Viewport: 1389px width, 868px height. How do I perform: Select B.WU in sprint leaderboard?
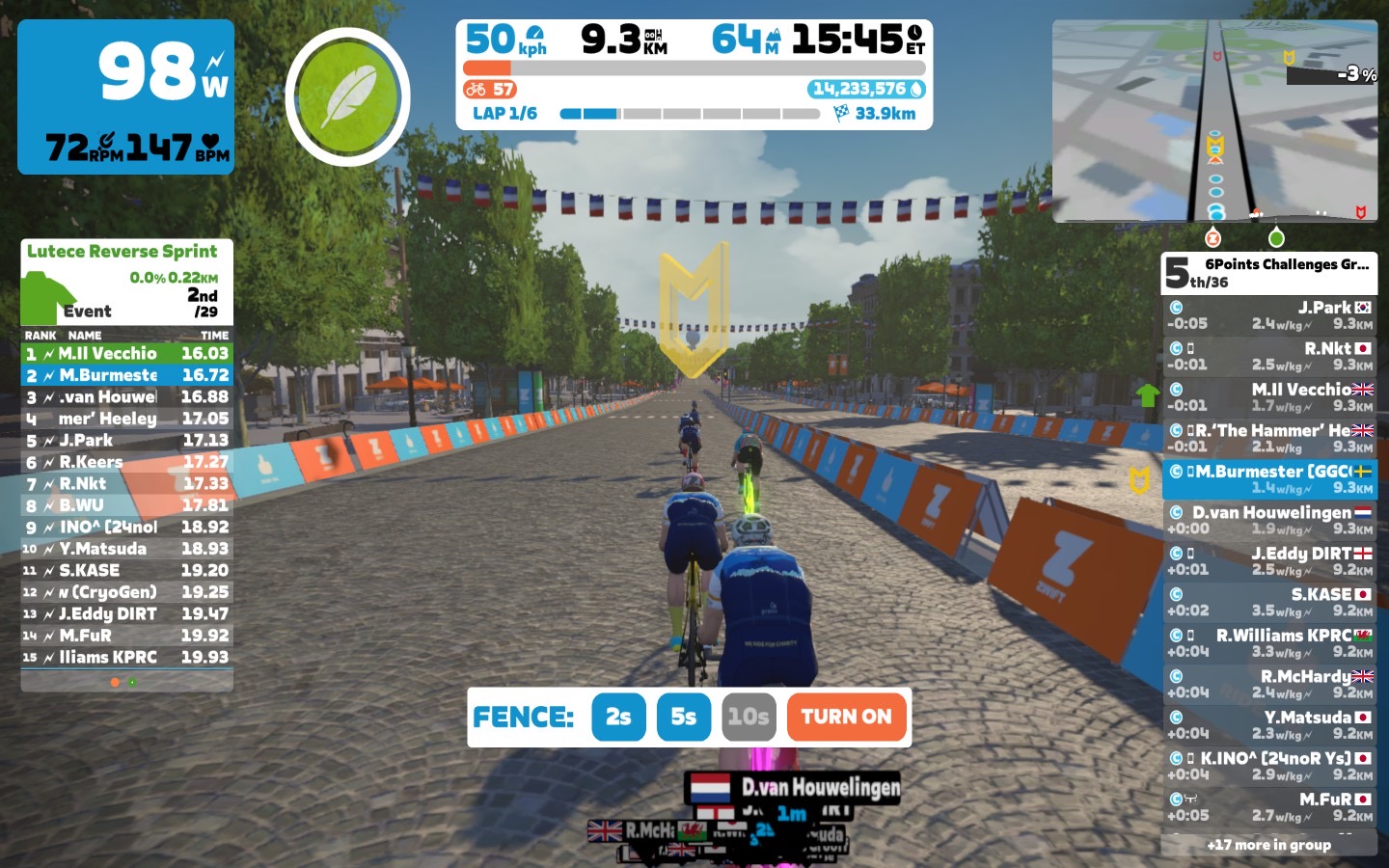click(x=126, y=505)
